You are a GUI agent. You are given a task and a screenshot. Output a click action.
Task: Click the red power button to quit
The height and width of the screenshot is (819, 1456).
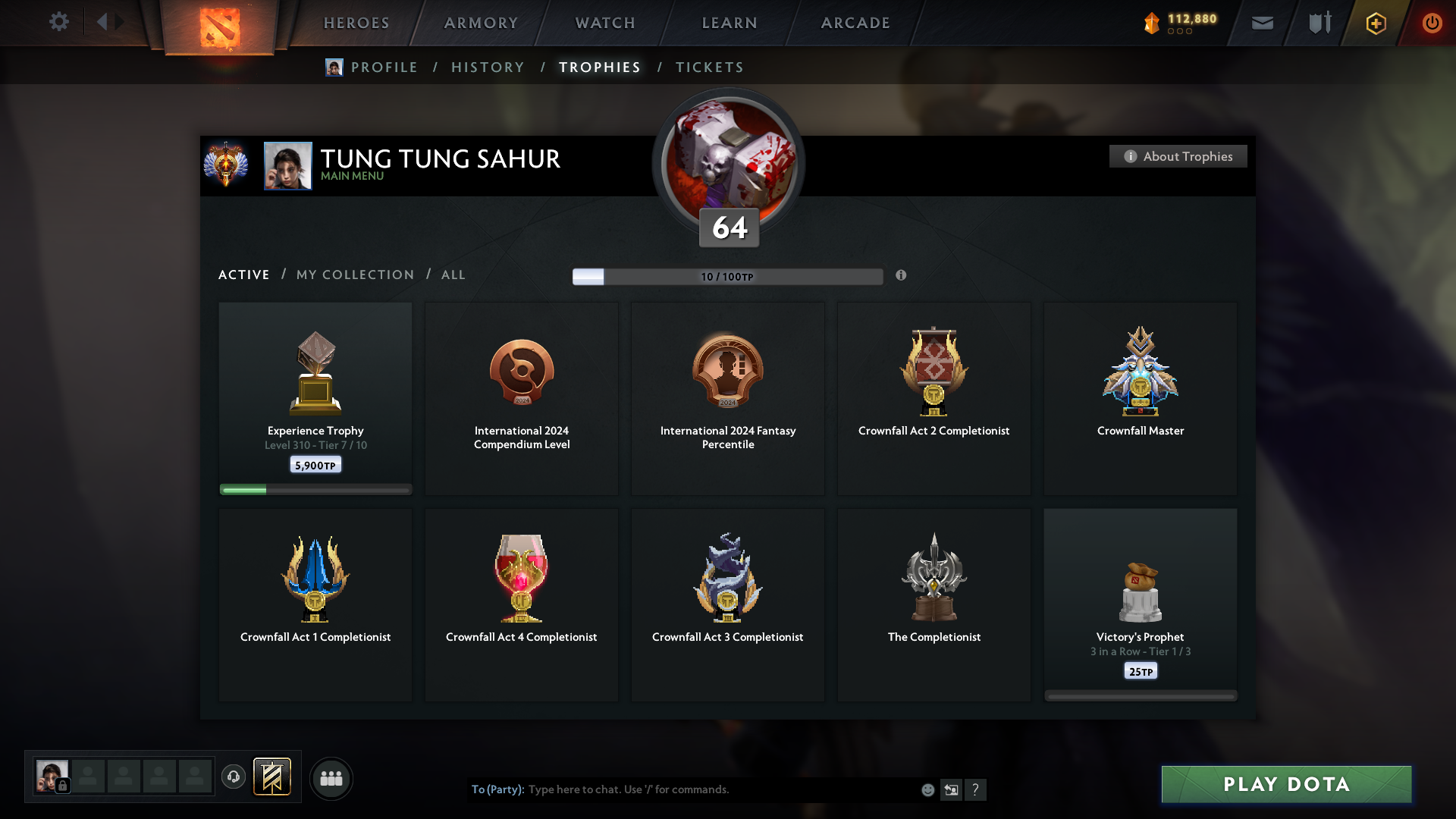pyautogui.click(x=1432, y=23)
